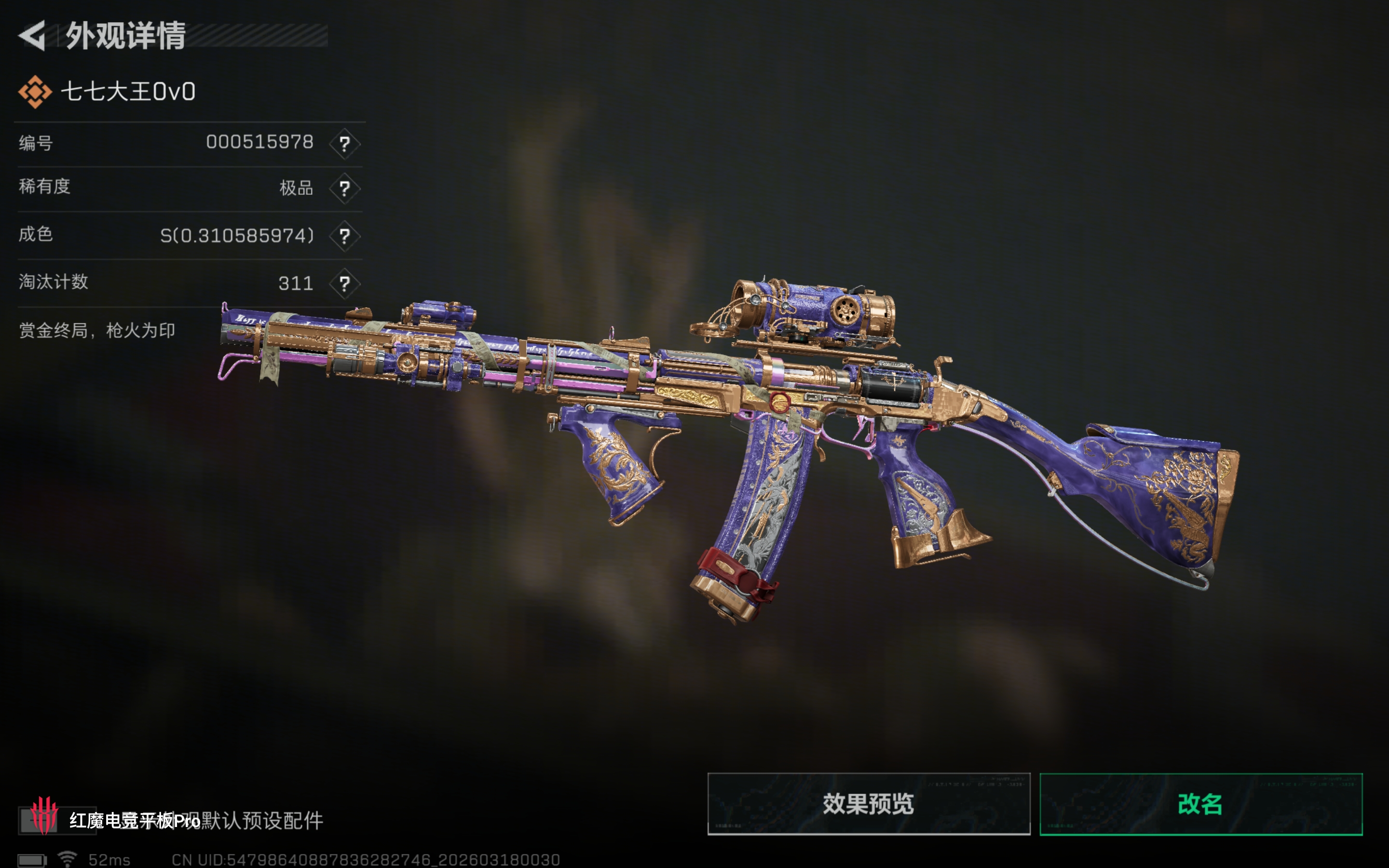Click the green 改名 rename button
The width and height of the screenshot is (1389, 868).
1201,804
